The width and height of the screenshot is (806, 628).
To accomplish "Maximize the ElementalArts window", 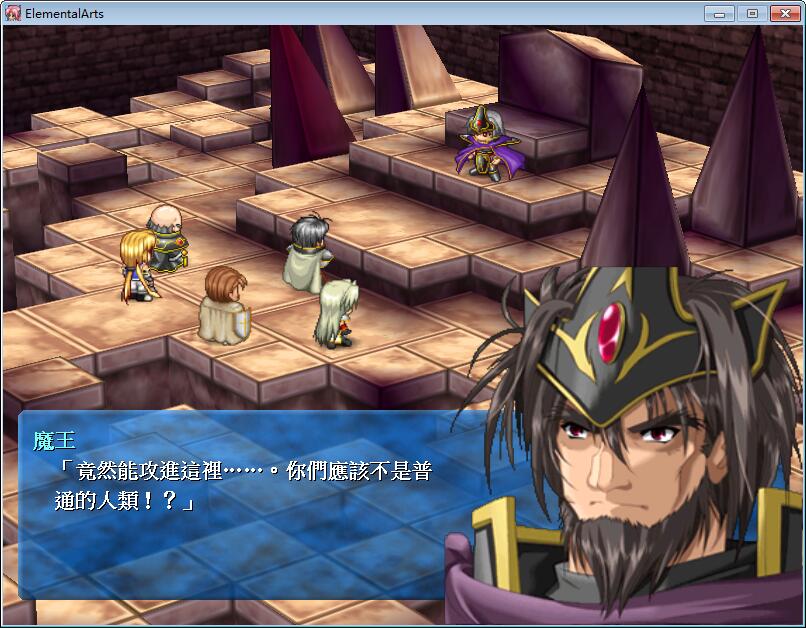I will tap(752, 13).
